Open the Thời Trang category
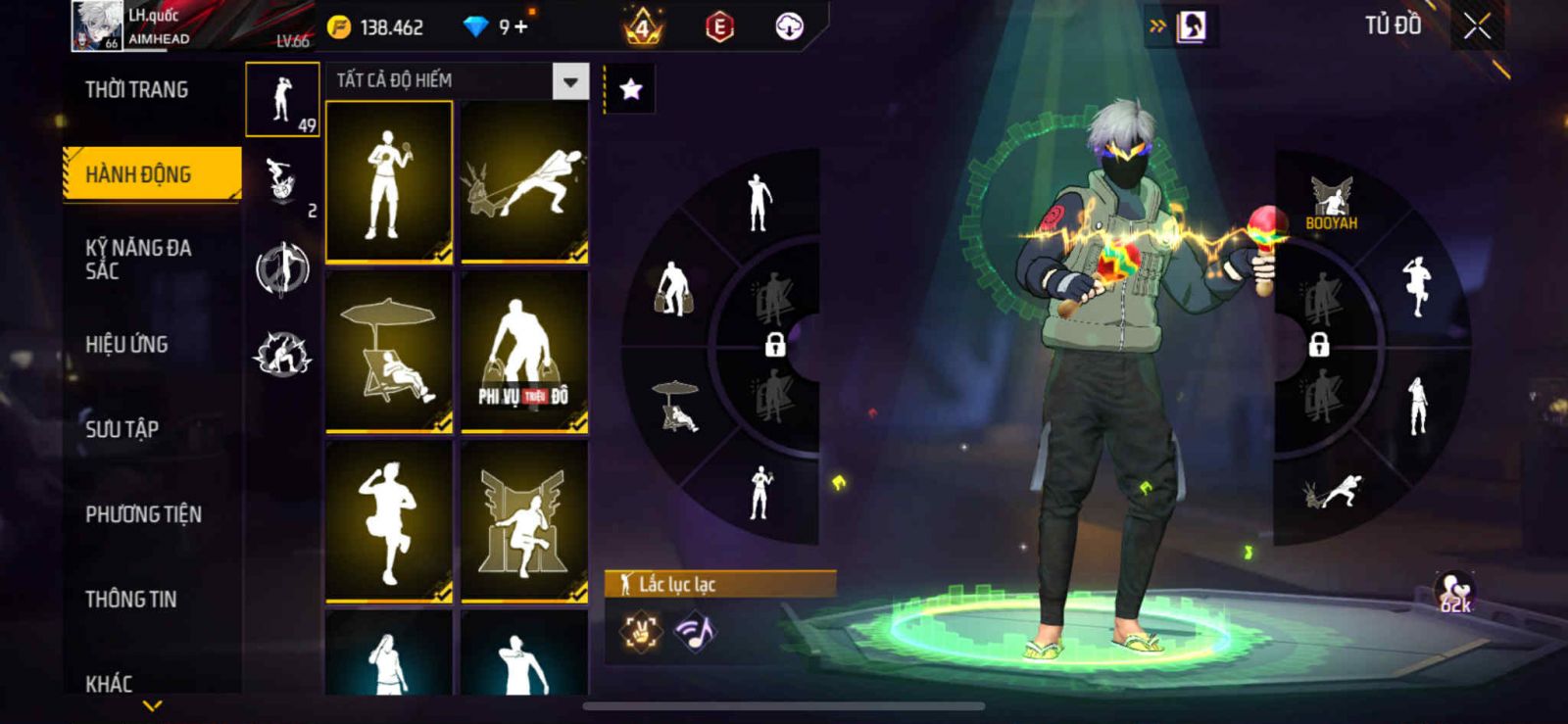 pos(137,90)
